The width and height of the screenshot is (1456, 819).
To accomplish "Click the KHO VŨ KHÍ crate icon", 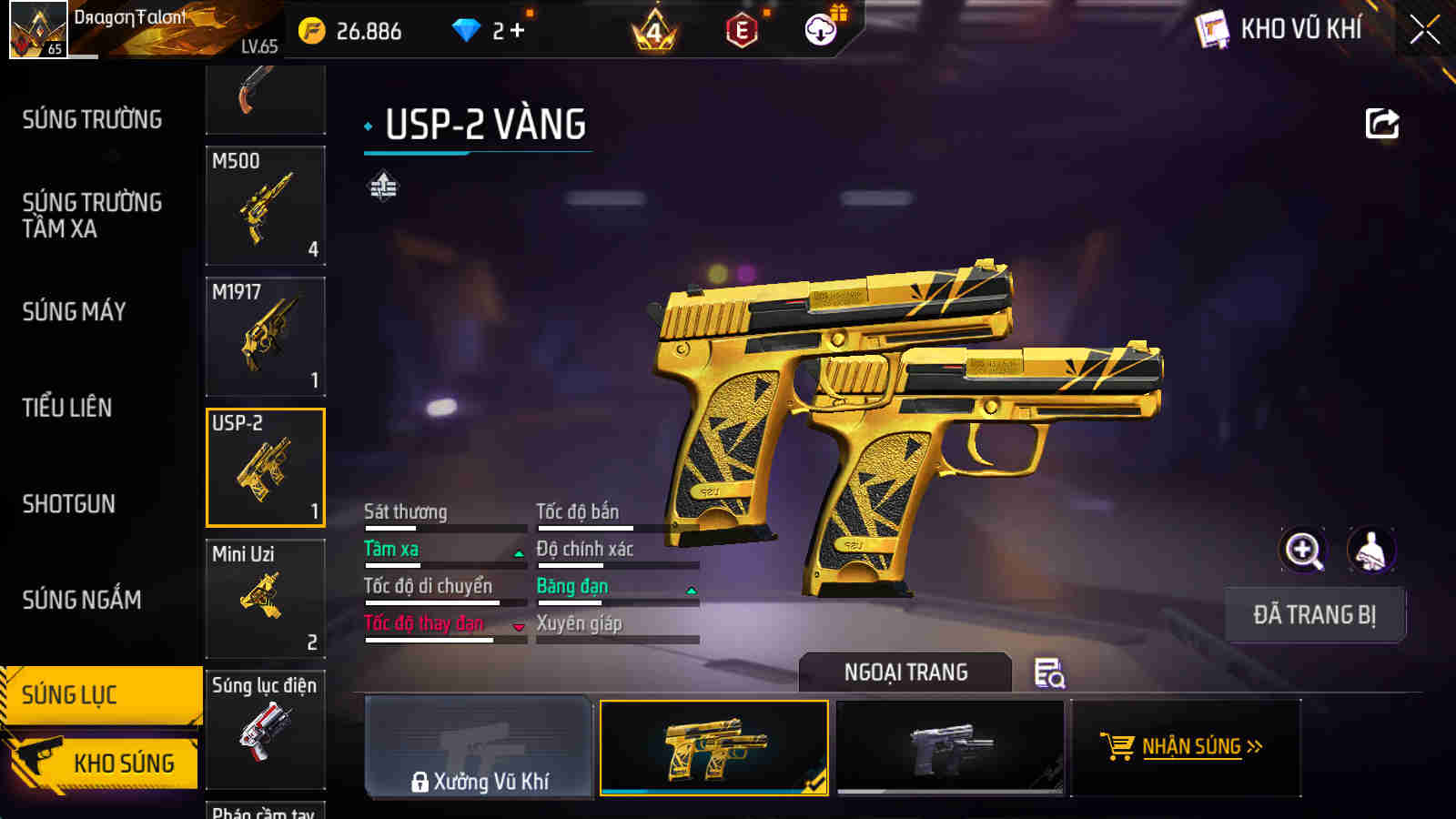I will coord(1210,29).
